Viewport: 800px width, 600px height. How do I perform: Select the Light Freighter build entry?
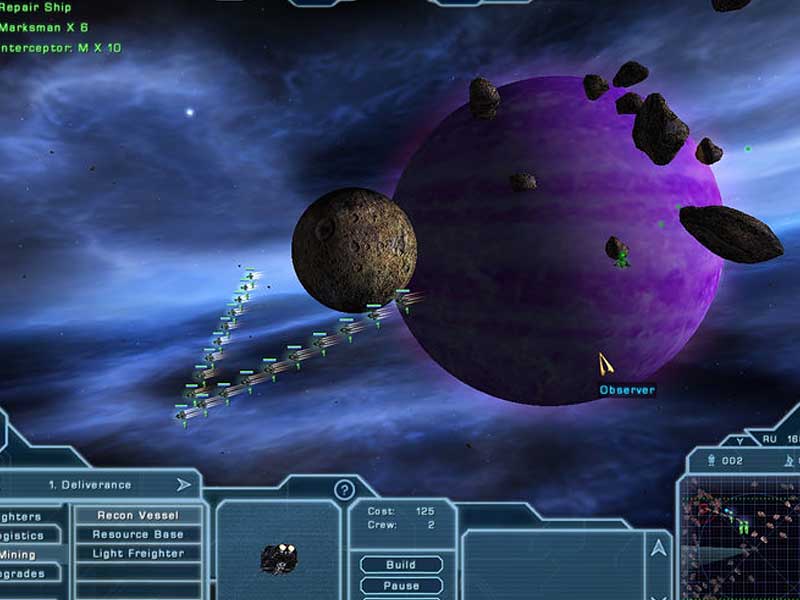pyautogui.click(x=138, y=554)
